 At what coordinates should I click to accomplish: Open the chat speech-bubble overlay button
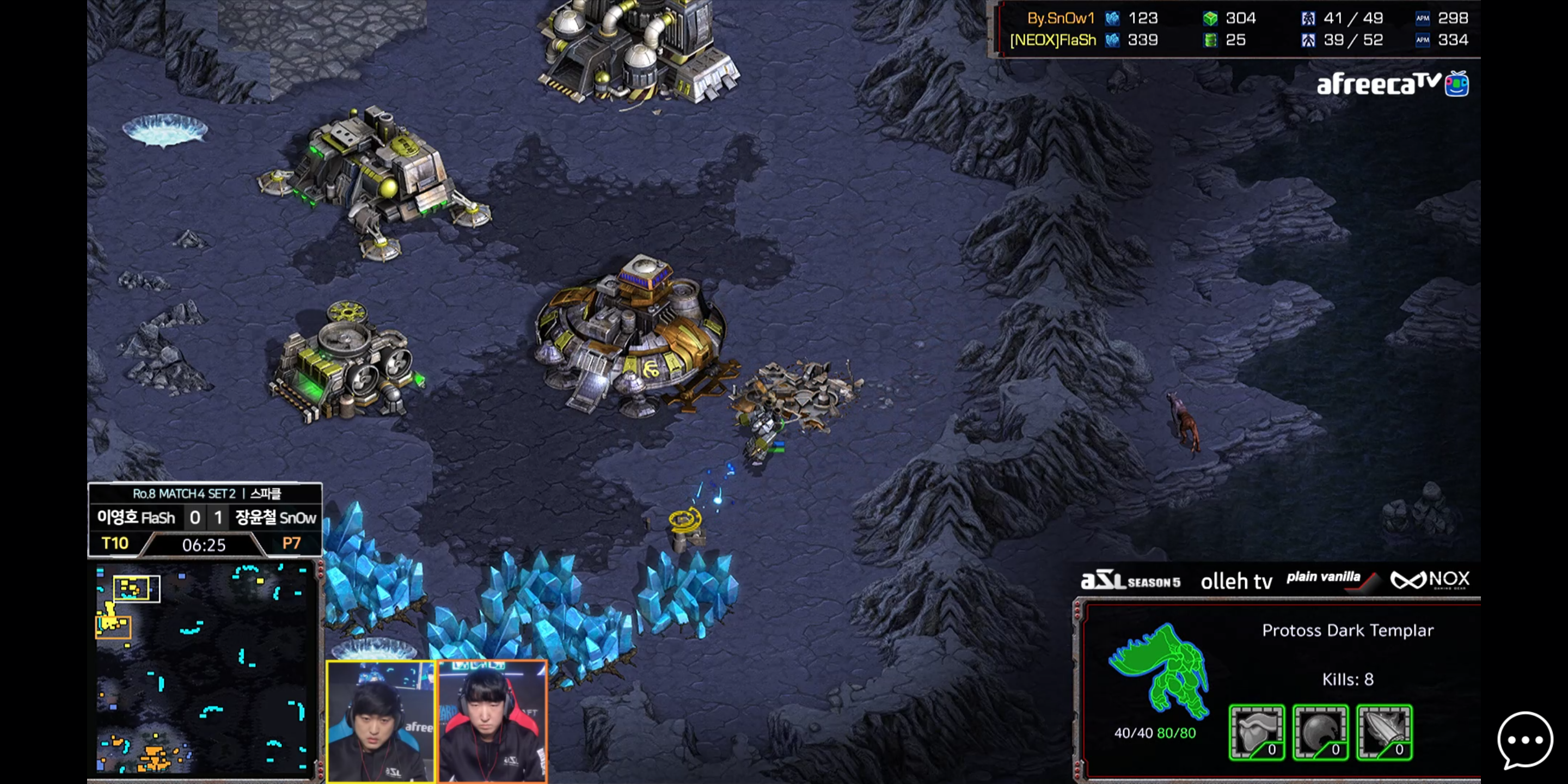(x=1524, y=740)
